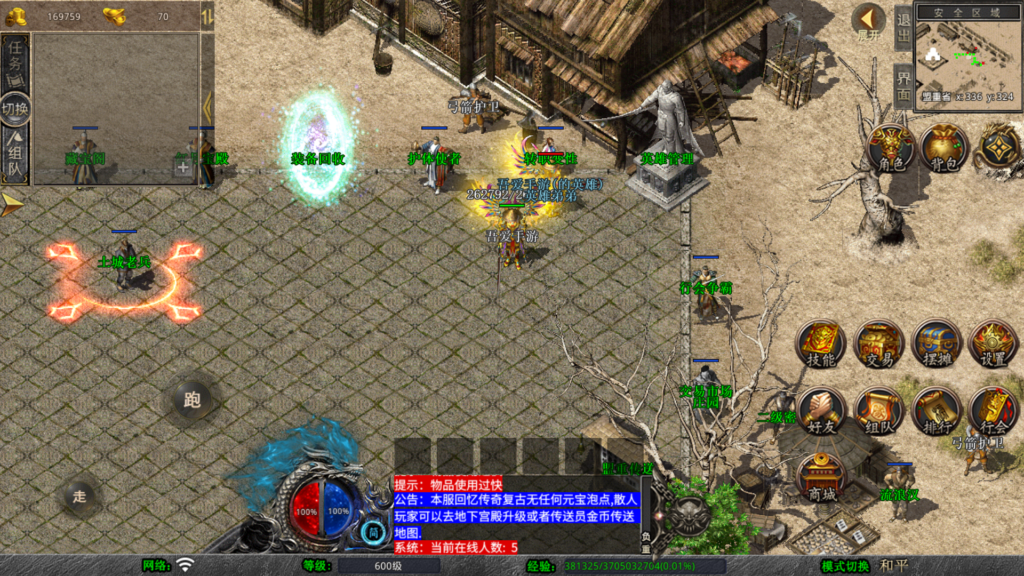Click the 切换 switch button

(16, 108)
